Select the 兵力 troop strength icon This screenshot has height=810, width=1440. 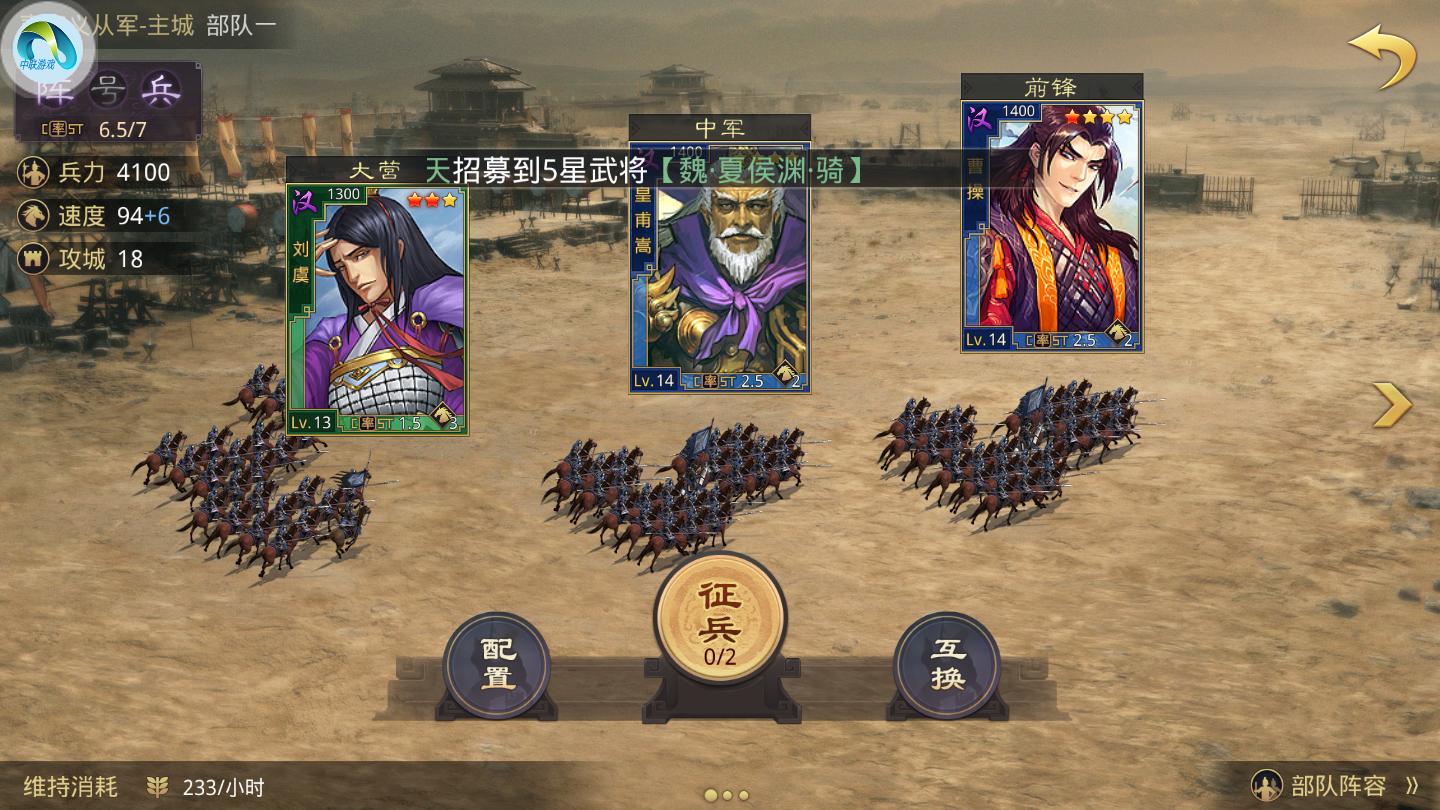click(x=35, y=173)
